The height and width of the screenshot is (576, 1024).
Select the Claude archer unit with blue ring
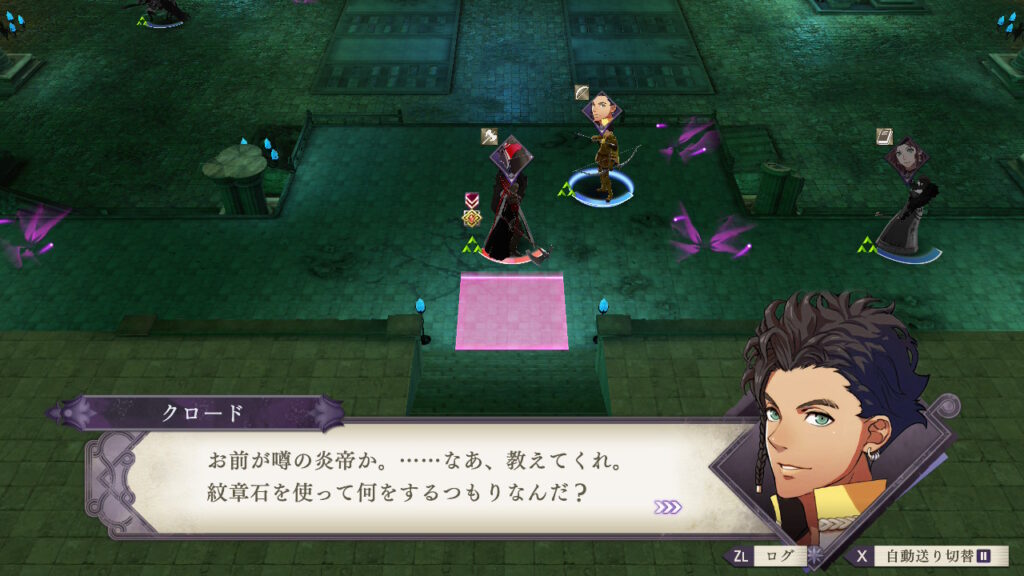[603, 160]
